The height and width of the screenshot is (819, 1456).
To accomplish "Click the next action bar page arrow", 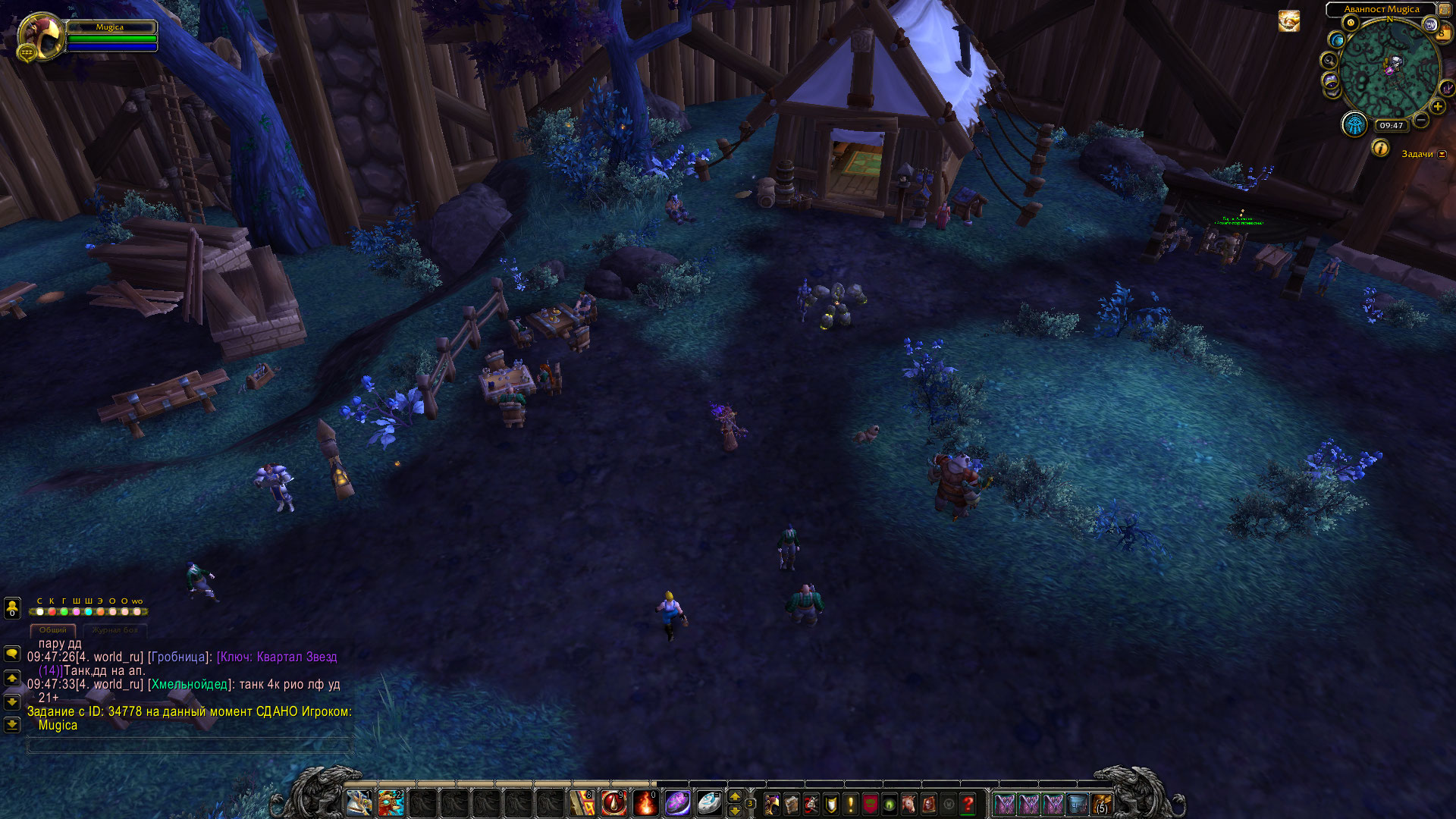I will click(x=734, y=796).
